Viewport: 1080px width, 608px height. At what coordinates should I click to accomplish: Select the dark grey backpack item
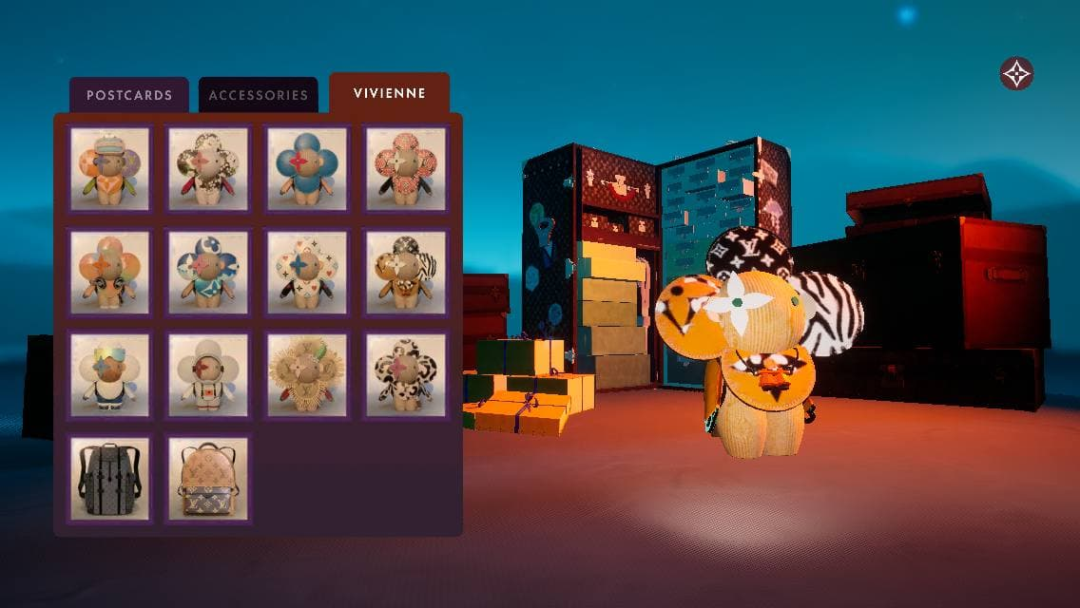[110, 479]
